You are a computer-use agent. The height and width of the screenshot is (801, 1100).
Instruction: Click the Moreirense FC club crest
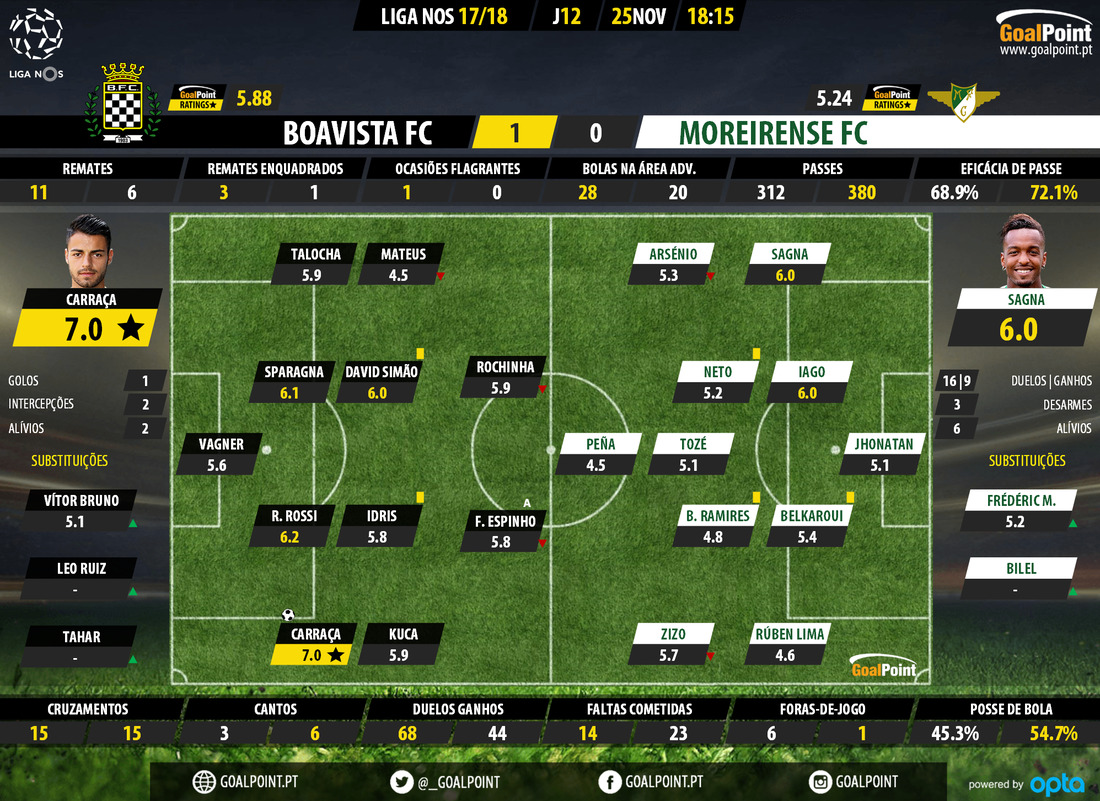click(x=964, y=100)
